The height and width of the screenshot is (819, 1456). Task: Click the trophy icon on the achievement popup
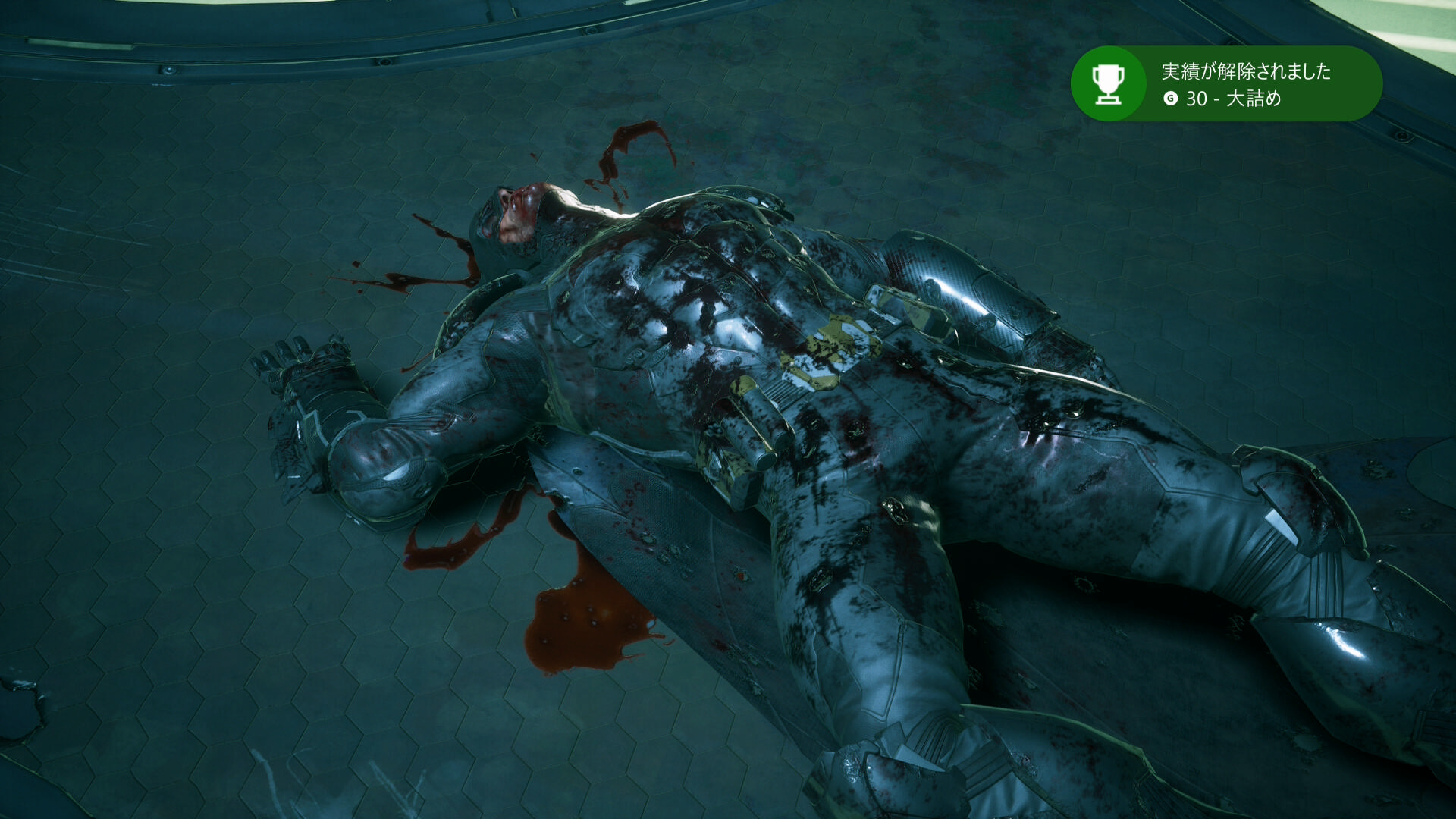(x=1108, y=83)
